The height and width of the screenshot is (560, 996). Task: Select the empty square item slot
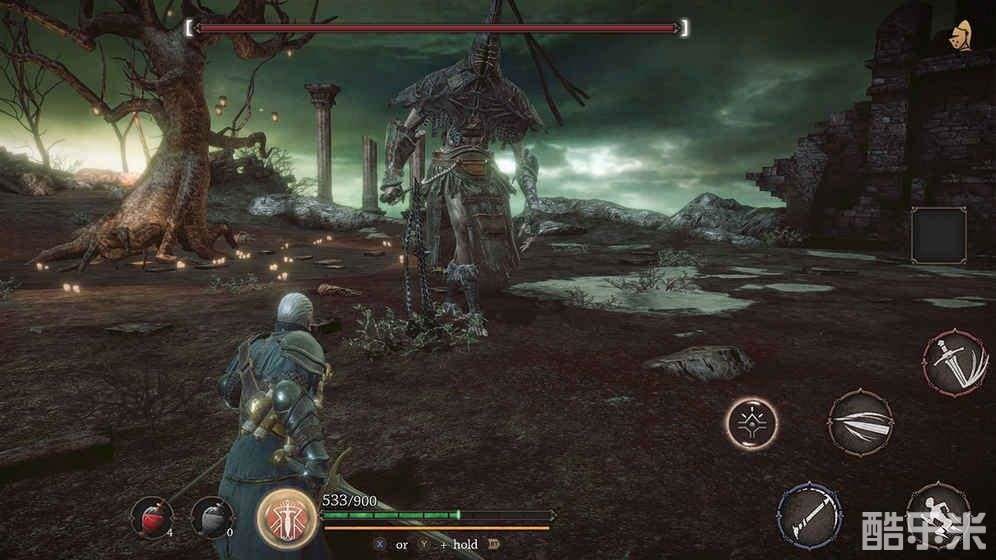938,236
